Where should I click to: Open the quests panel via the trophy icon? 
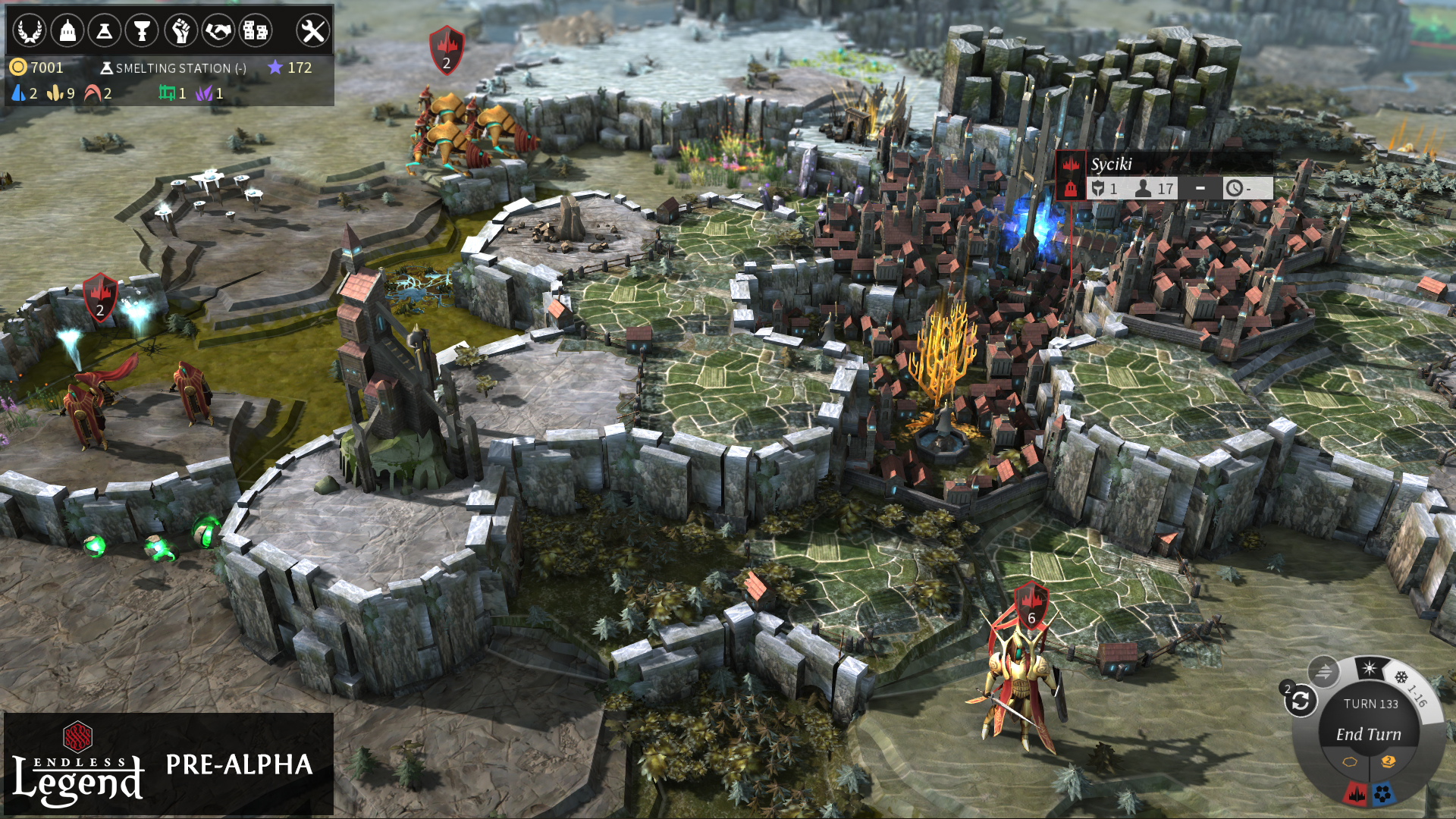pyautogui.click(x=143, y=30)
